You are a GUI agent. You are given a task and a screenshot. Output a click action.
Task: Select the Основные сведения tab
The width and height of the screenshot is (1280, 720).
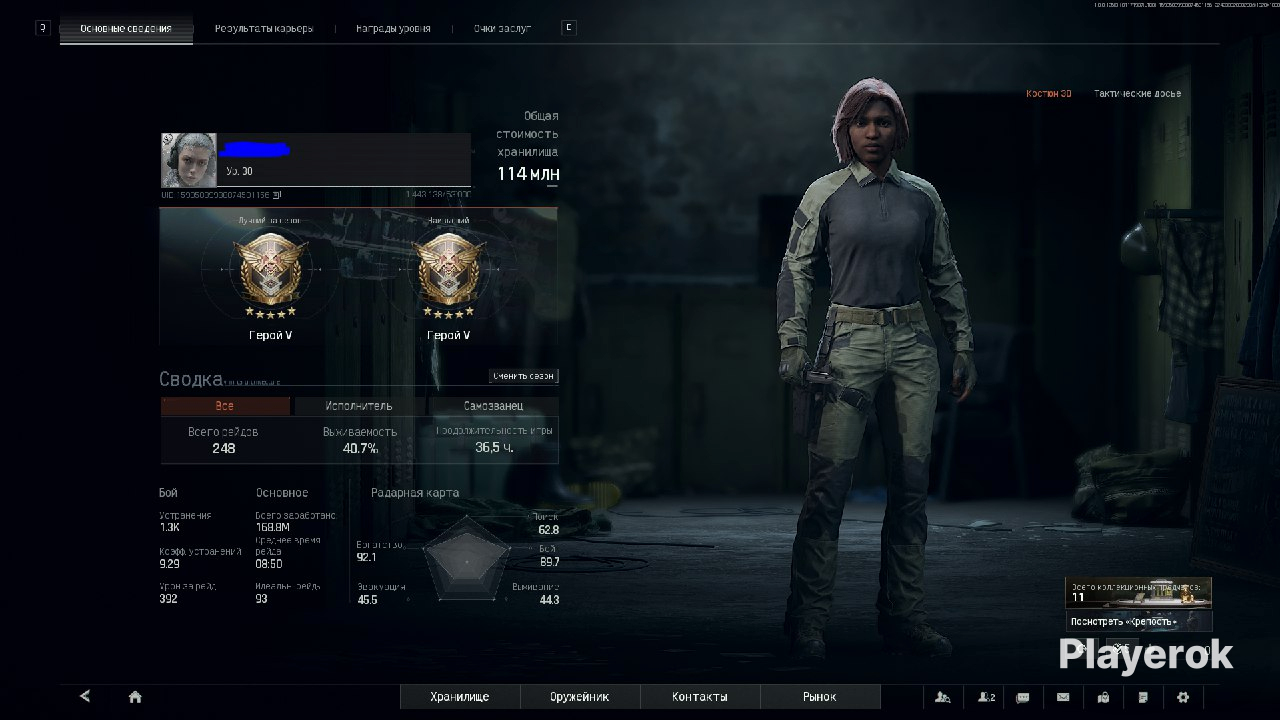tap(125, 28)
